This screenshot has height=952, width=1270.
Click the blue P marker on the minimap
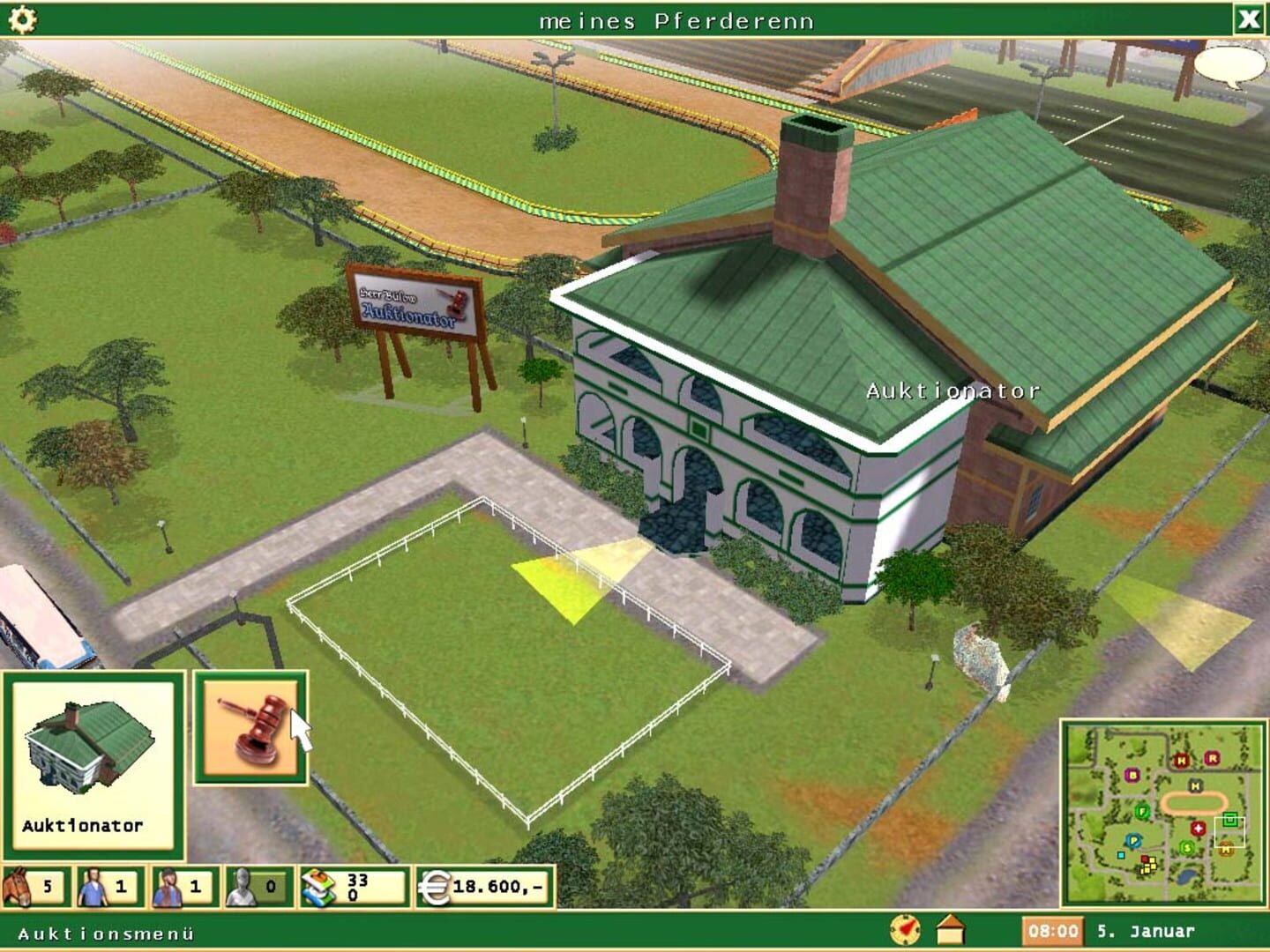pyautogui.click(x=1133, y=840)
